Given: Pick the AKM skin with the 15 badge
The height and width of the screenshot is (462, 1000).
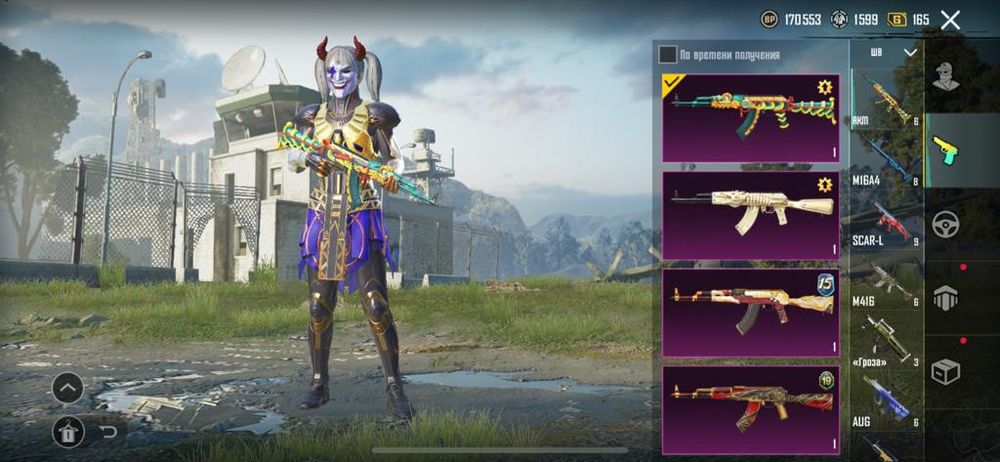Looking at the screenshot, I should (x=751, y=312).
